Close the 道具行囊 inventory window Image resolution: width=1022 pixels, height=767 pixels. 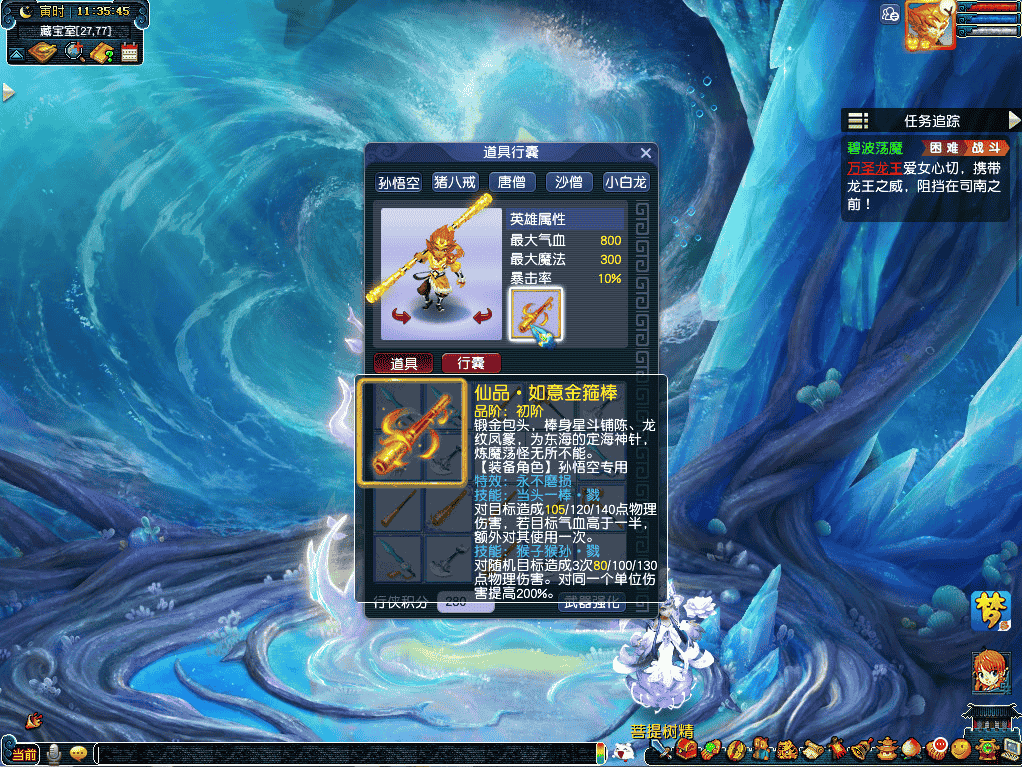coord(646,153)
